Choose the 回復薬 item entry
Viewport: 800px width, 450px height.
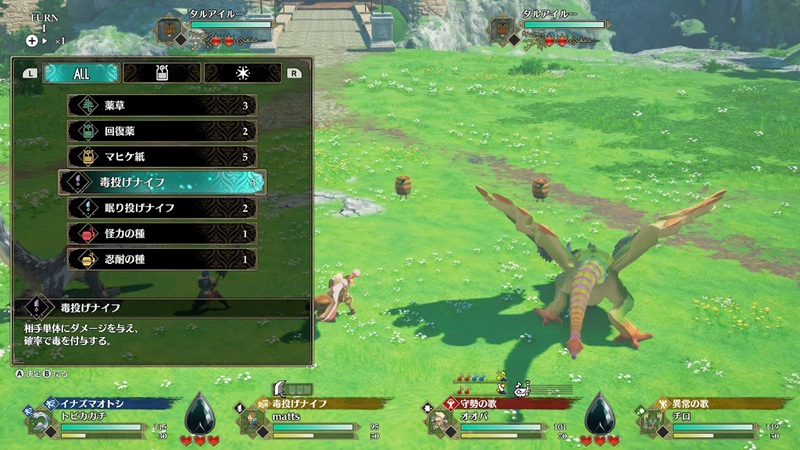[x=162, y=131]
